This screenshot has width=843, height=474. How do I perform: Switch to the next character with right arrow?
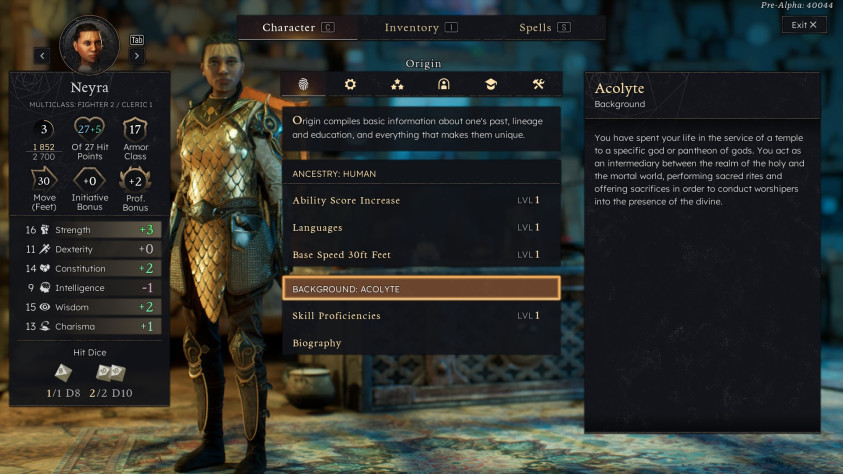137,56
